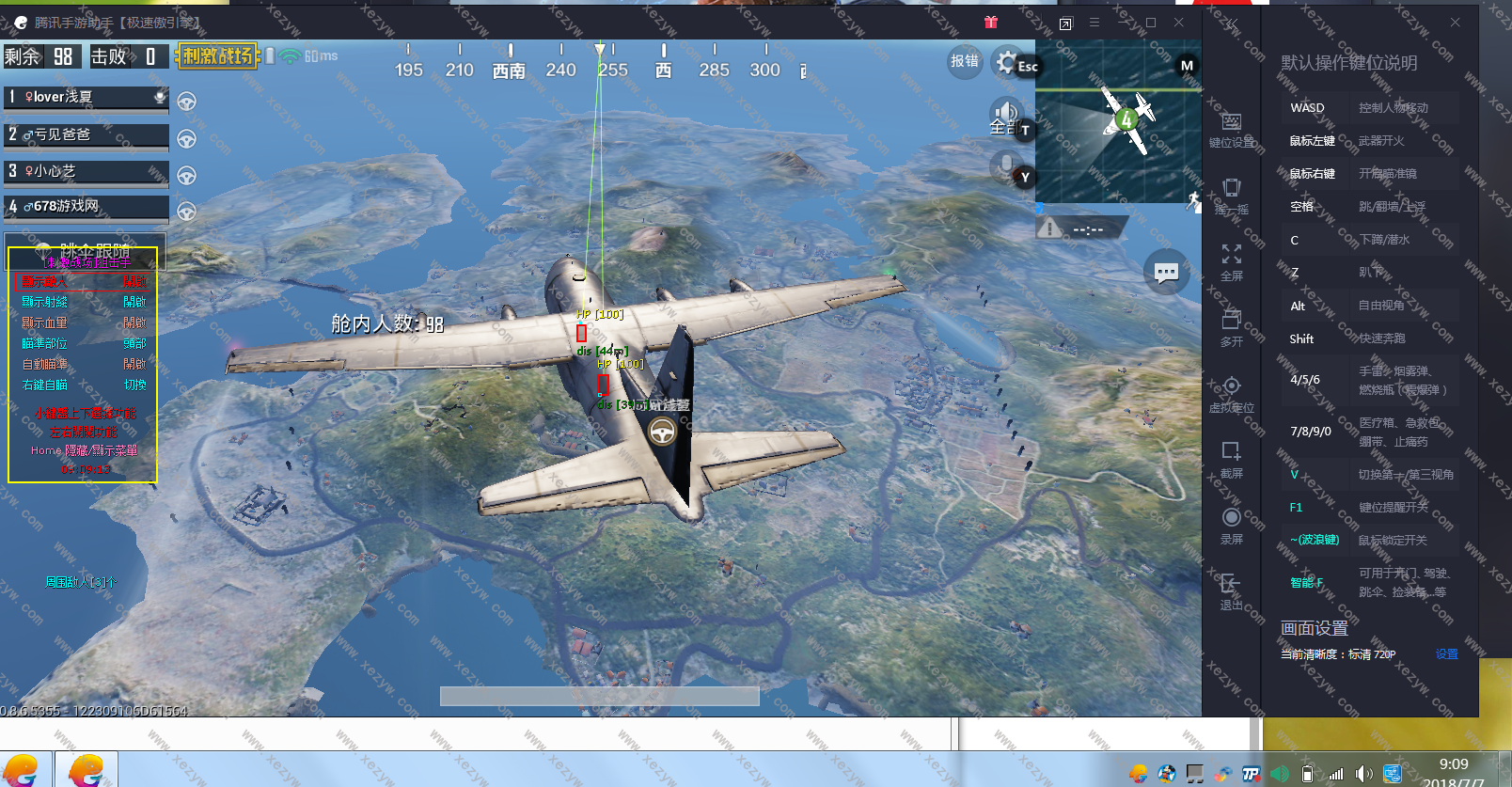Open the chat speech bubble
The width and height of the screenshot is (1512, 787).
(1166, 274)
